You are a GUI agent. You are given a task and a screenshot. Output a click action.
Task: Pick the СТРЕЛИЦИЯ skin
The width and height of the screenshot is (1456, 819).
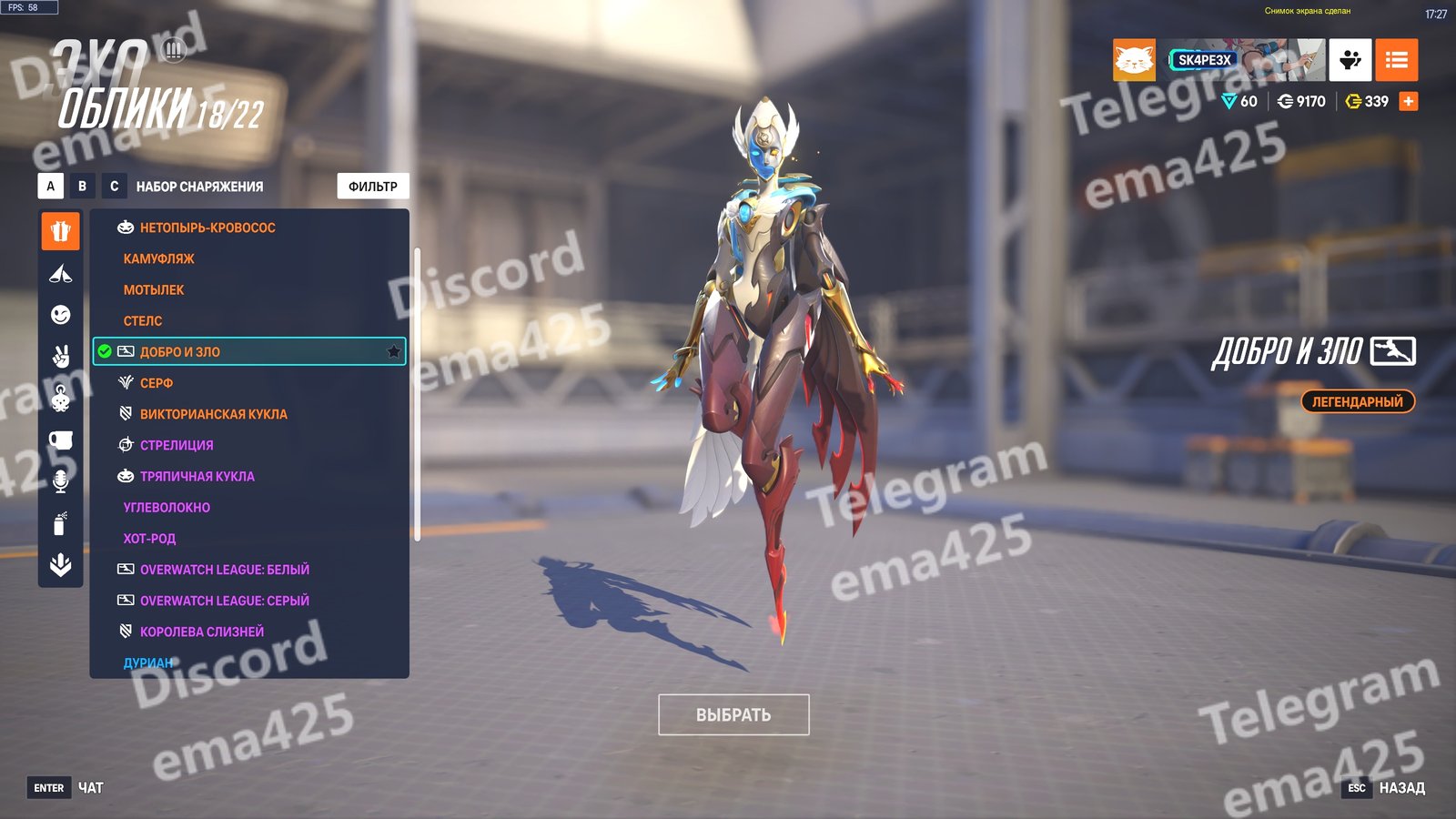click(x=177, y=445)
